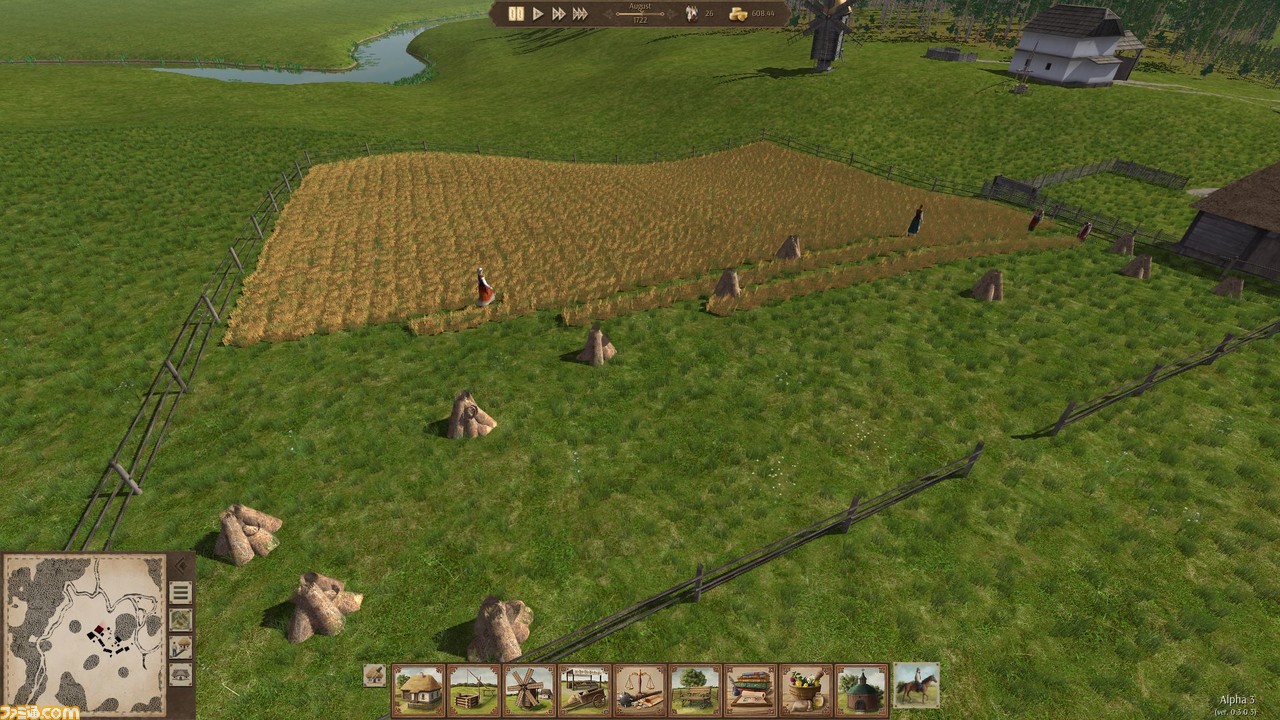Select the water well build icon
1280x720 pixels.
(473, 689)
